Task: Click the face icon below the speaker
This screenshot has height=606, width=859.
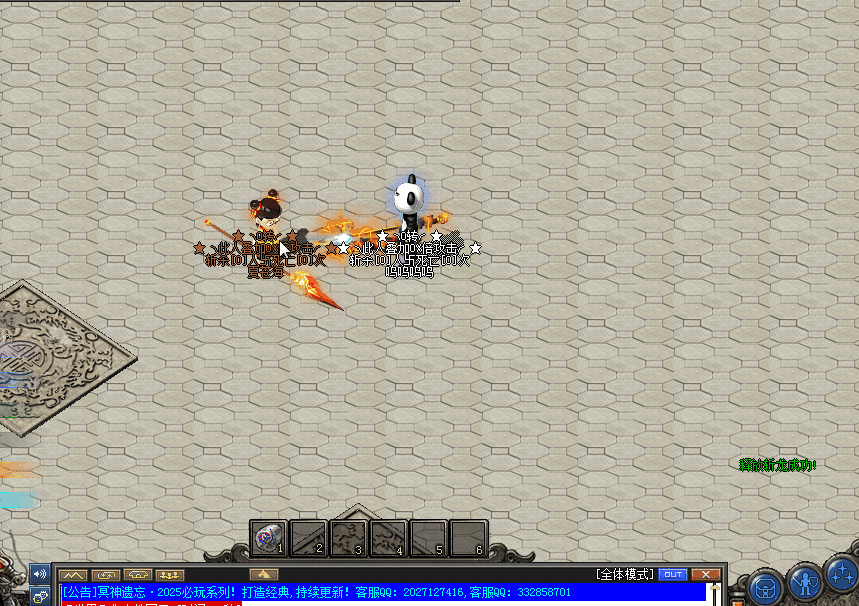Action: click(x=40, y=596)
